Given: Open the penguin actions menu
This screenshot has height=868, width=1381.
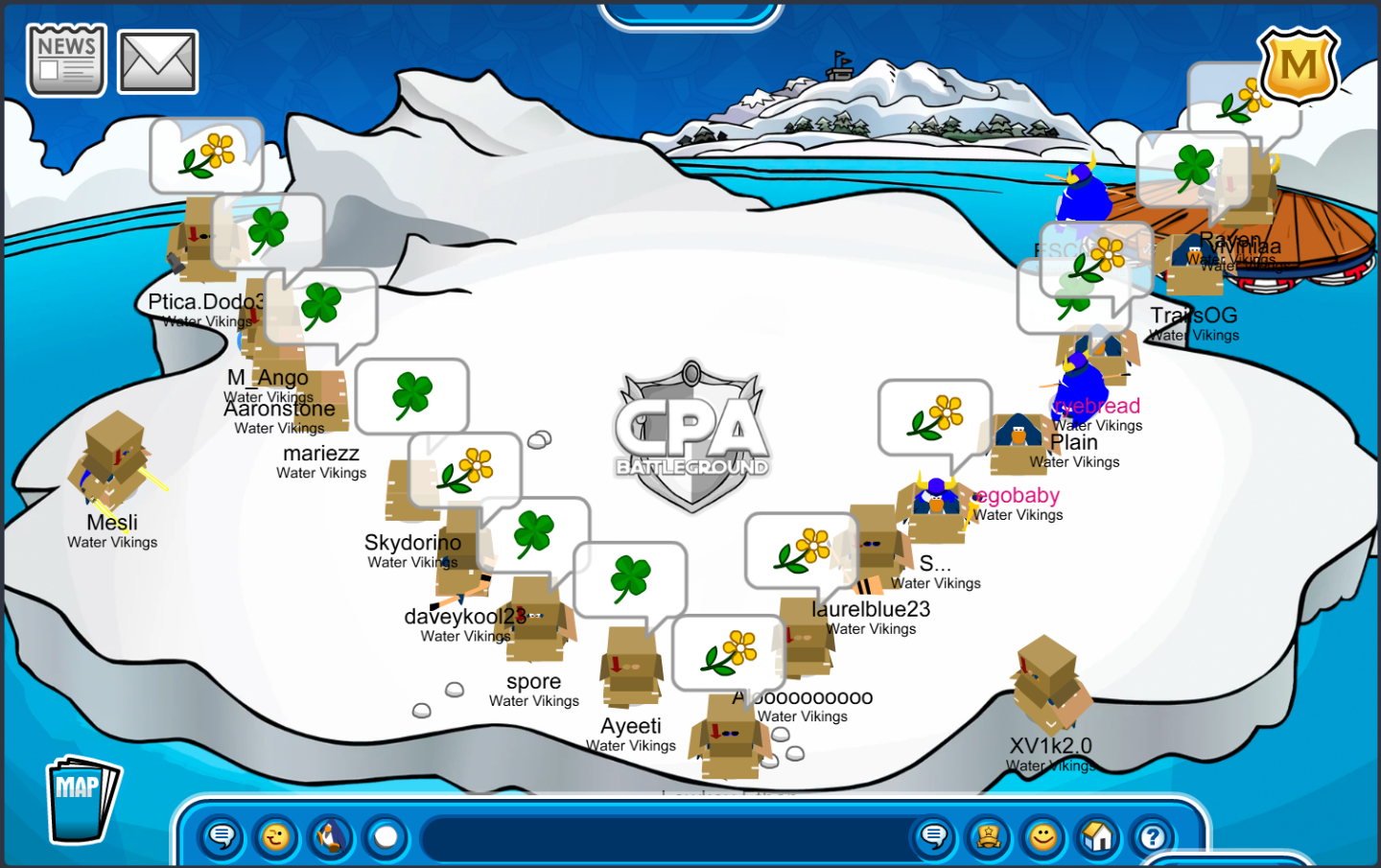Looking at the screenshot, I should click(x=331, y=837).
